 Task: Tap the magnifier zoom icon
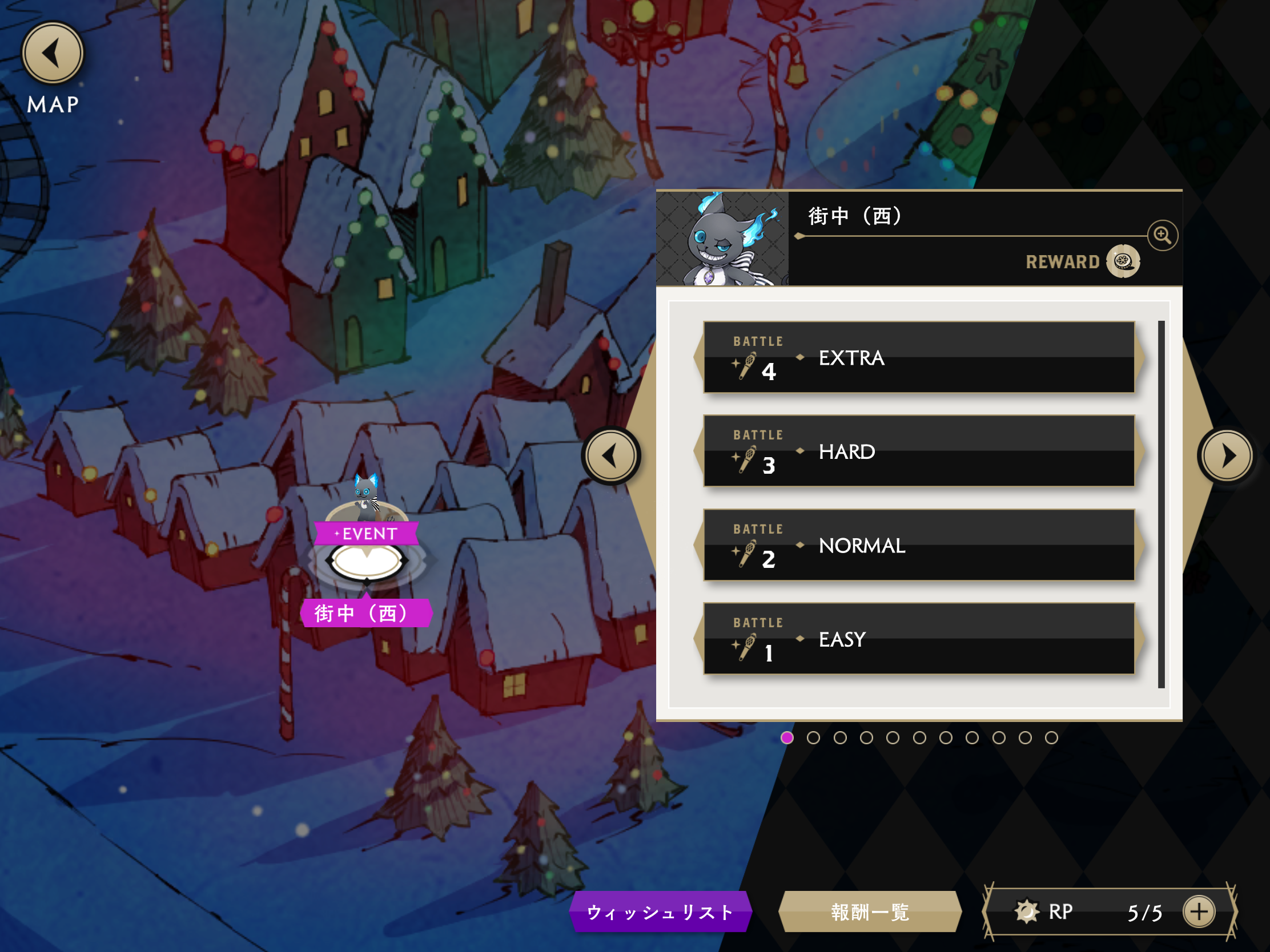(1163, 235)
